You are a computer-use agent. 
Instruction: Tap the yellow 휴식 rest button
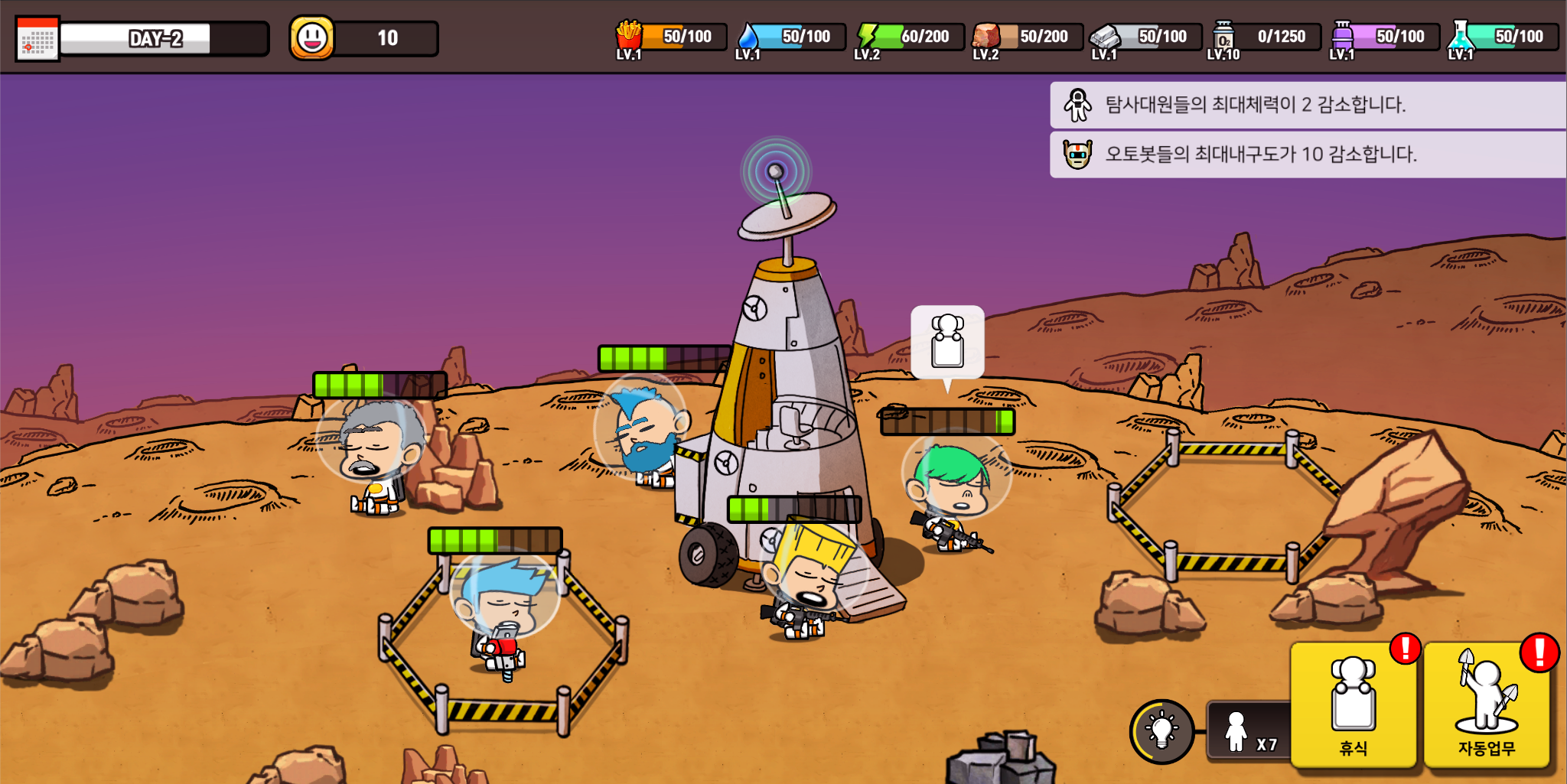coord(1353,705)
